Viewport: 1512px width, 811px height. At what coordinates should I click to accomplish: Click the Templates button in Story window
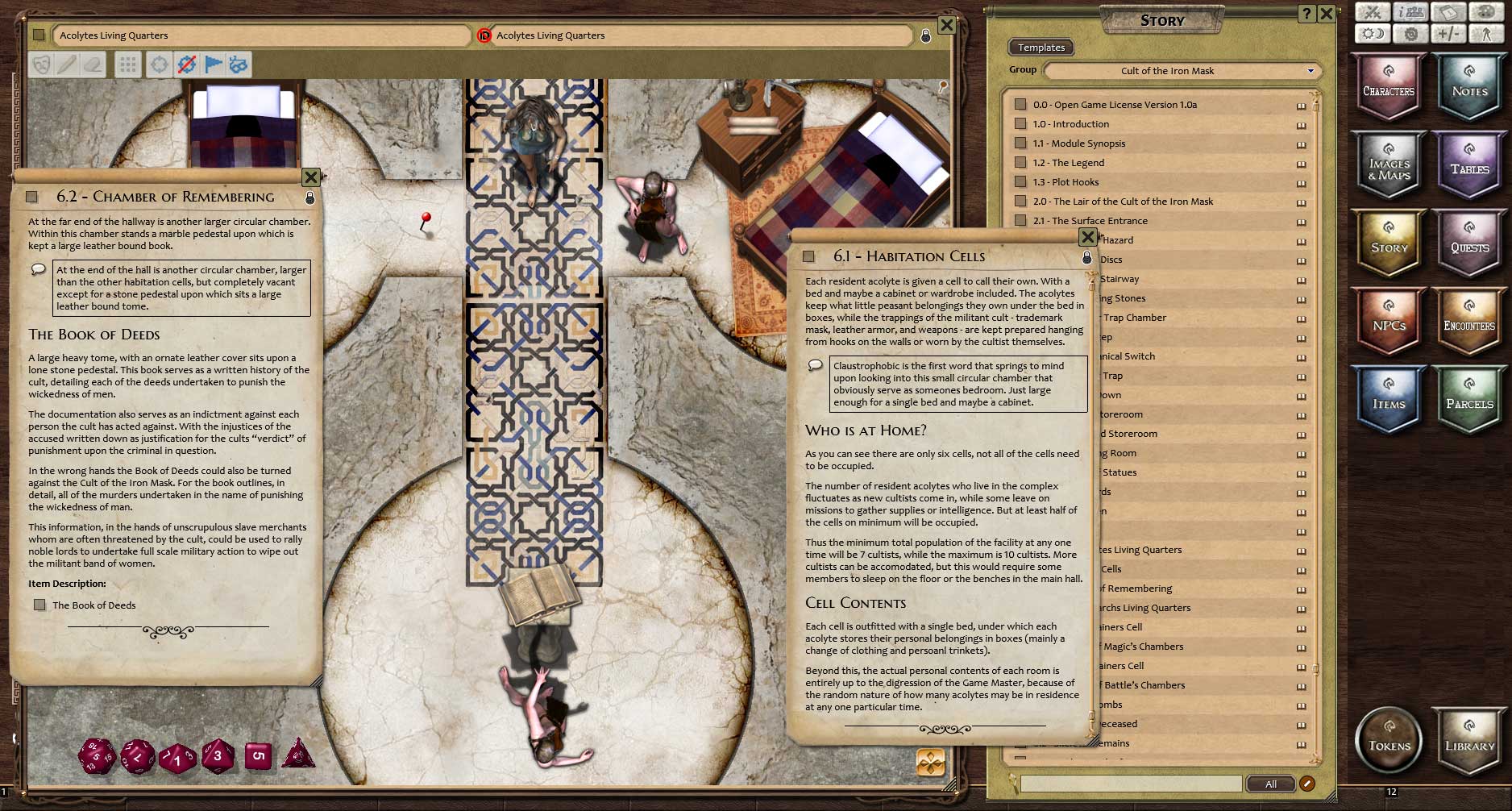point(1041,48)
